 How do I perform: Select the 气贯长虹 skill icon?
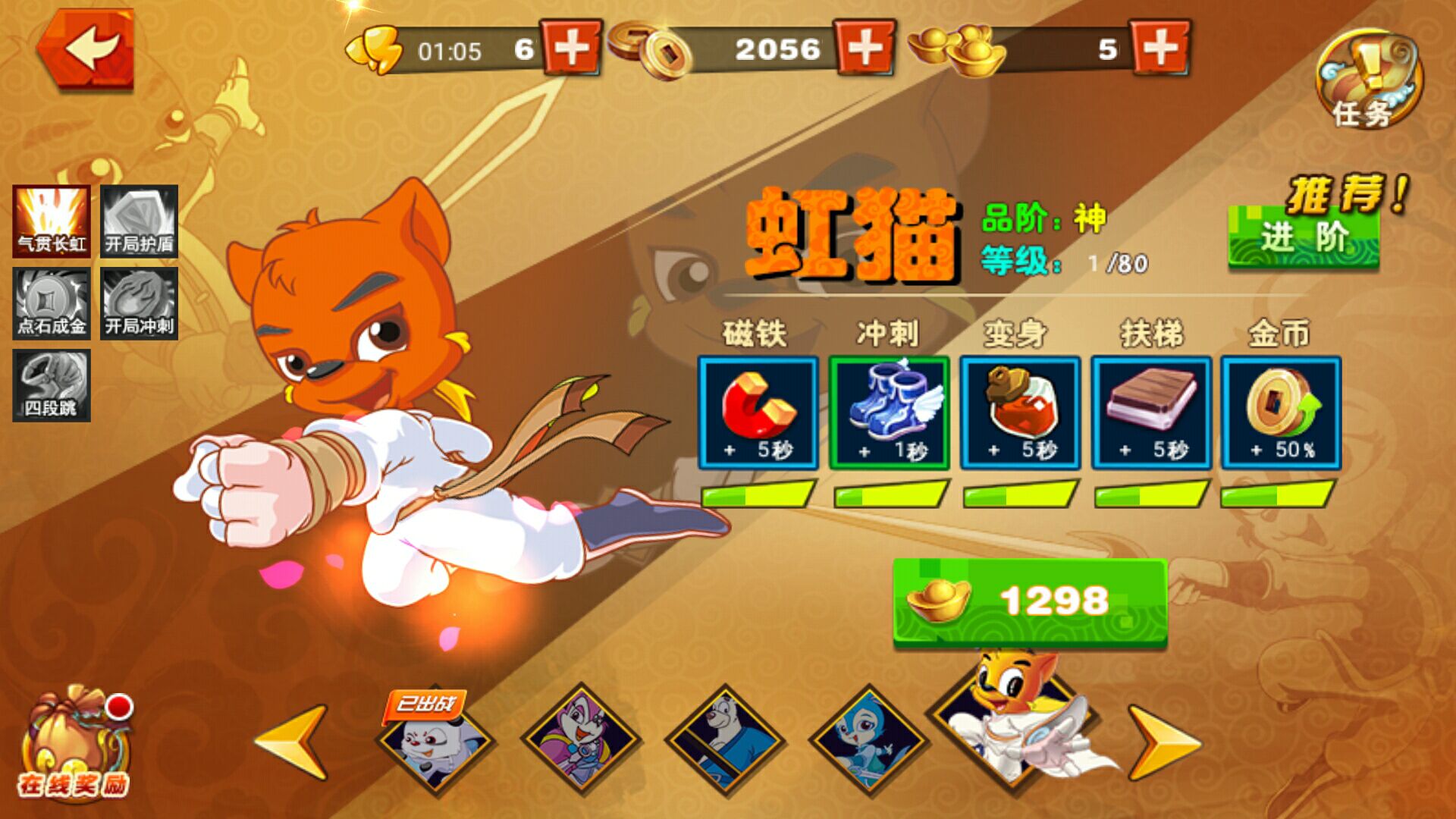click(x=52, y=221)
